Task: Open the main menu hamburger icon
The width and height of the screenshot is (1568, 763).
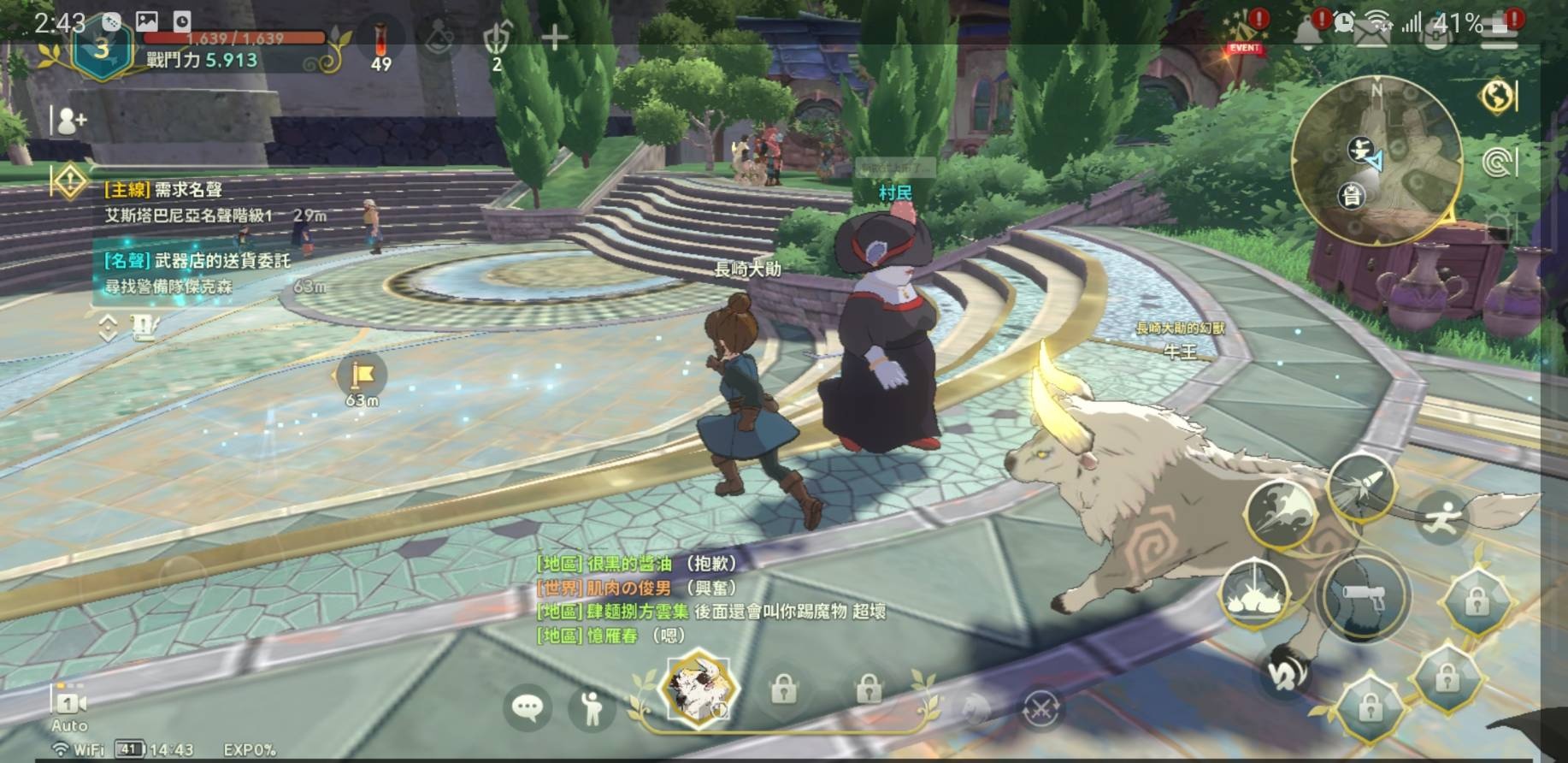Action: (x=1501, y=34)
